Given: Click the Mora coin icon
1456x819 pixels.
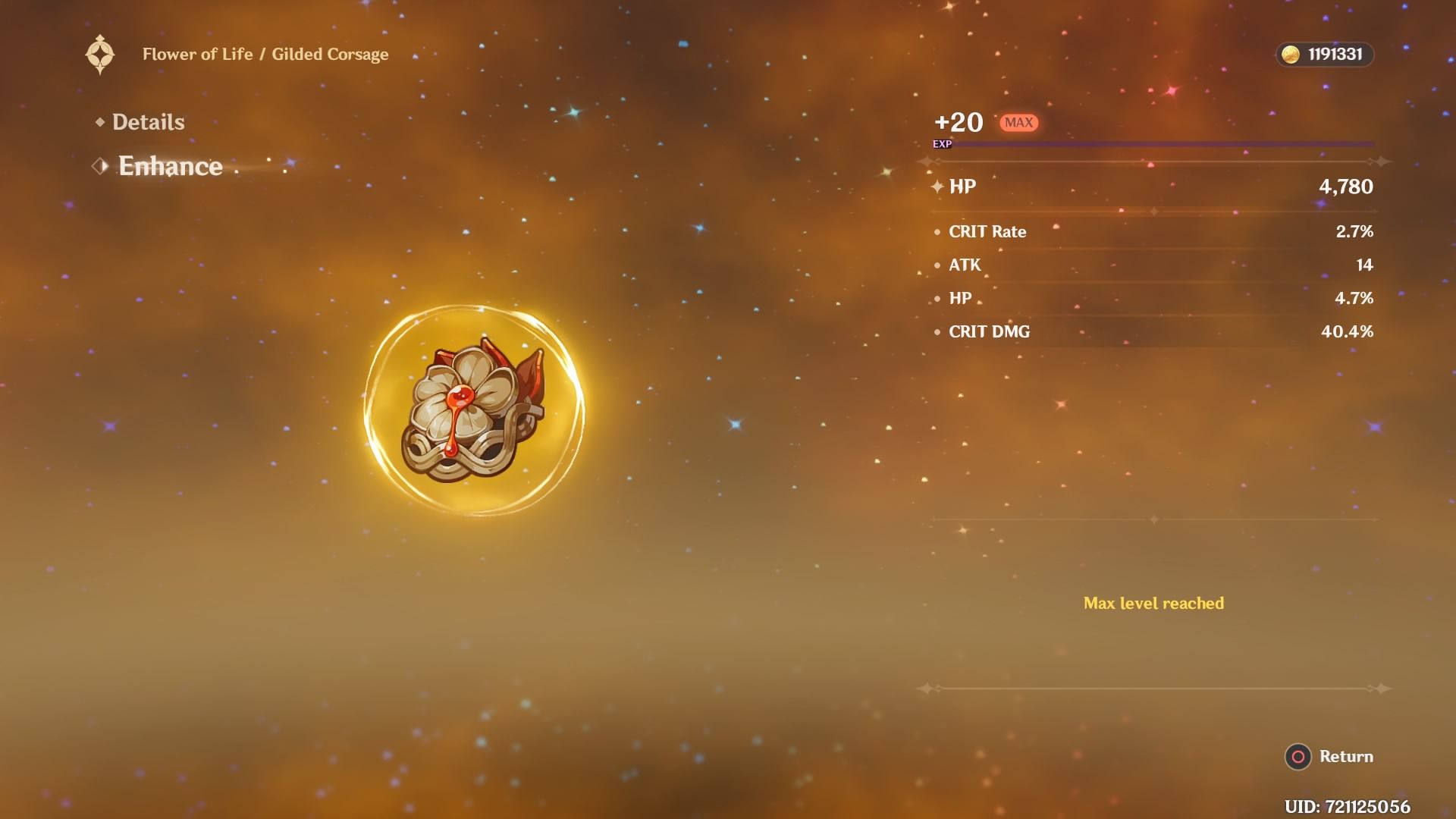Looking at the screenshot, I should (x=1291, y=54).
